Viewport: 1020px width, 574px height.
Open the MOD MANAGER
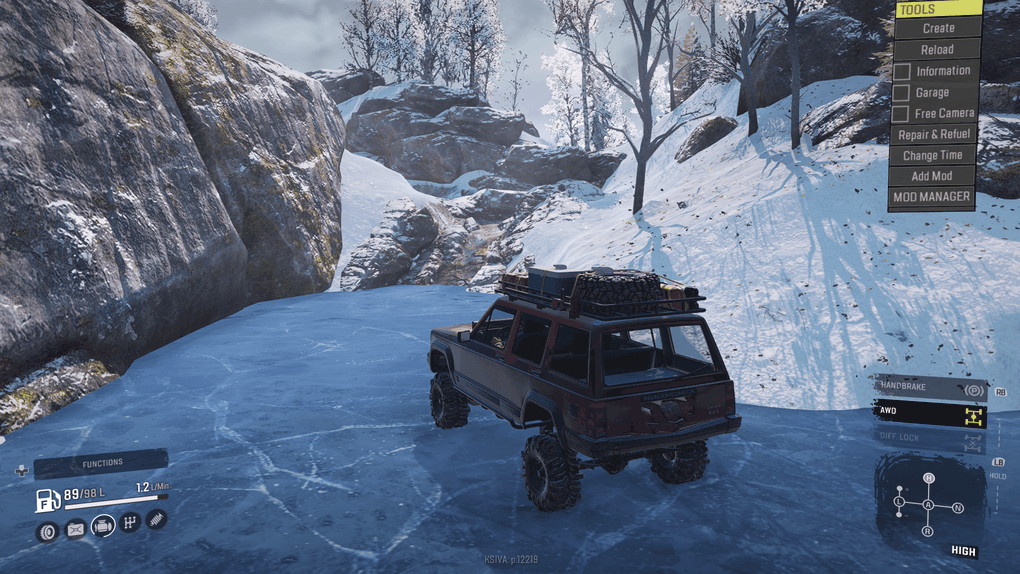(931, 197)
